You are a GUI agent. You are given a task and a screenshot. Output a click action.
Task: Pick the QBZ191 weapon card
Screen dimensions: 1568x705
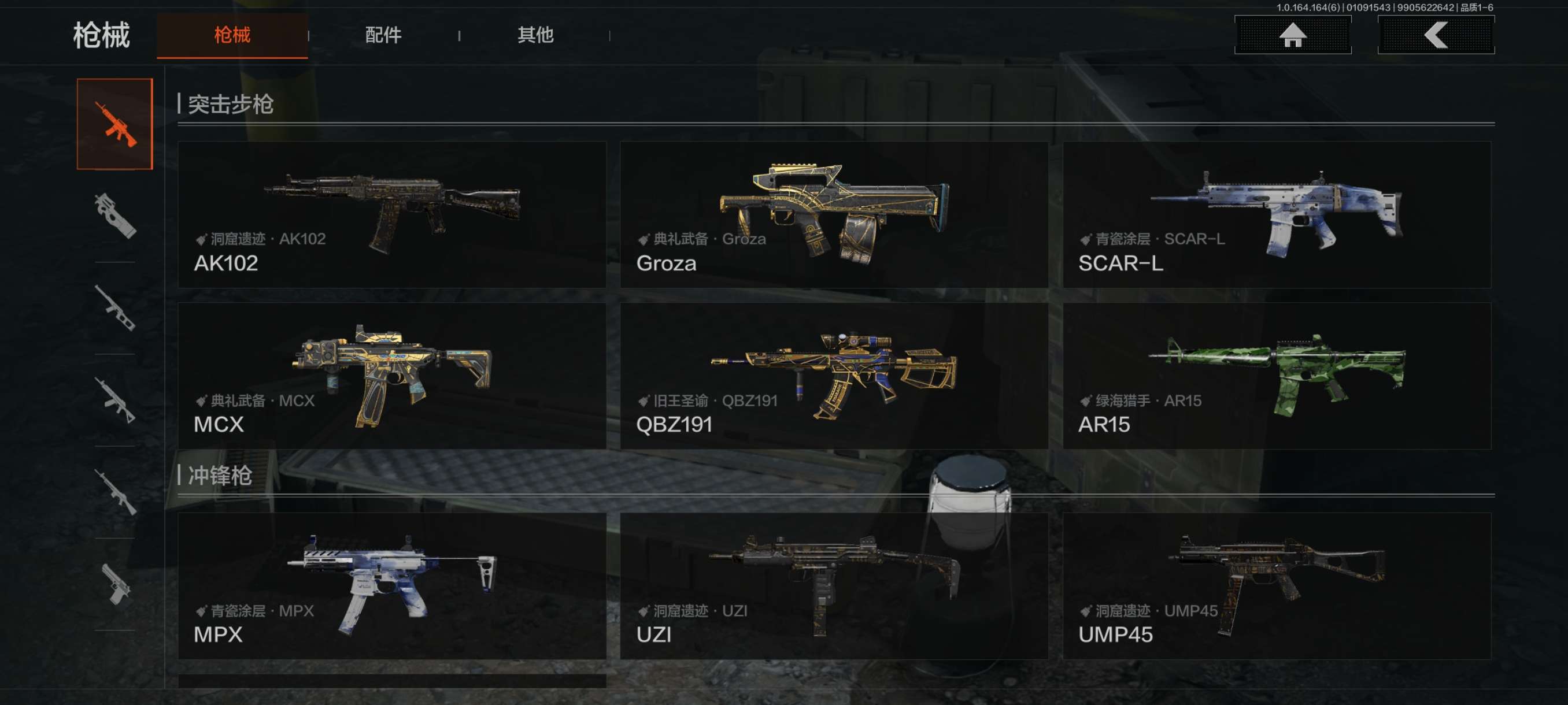834,376
